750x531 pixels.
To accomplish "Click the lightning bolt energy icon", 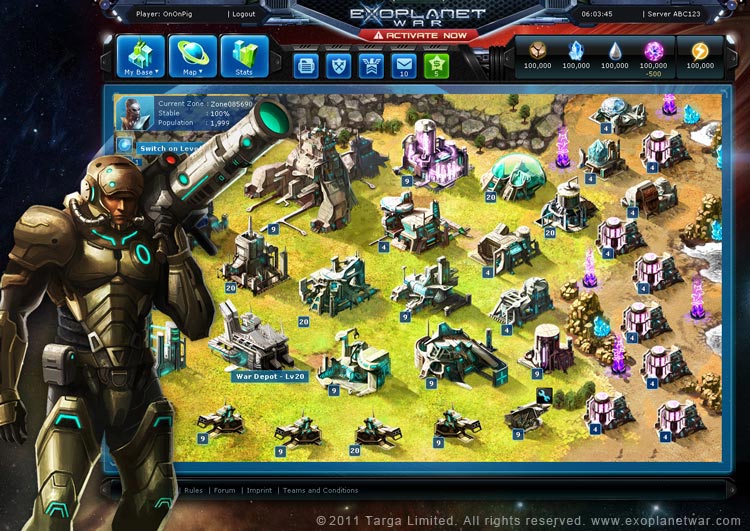I will click(700, 50).
